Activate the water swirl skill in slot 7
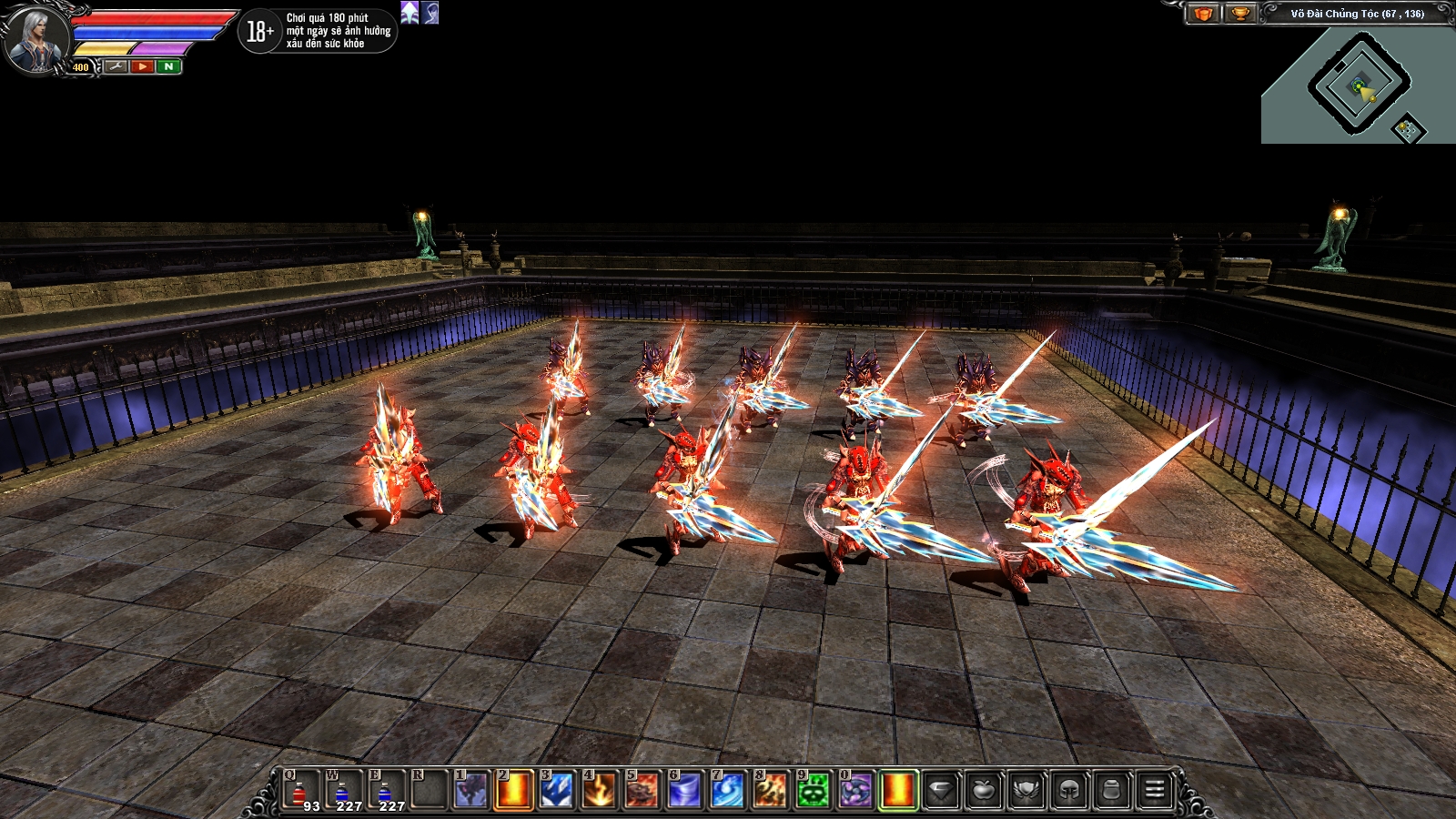Image resolution: width=1456 pixels, height=819 pixels. (727, 791)
